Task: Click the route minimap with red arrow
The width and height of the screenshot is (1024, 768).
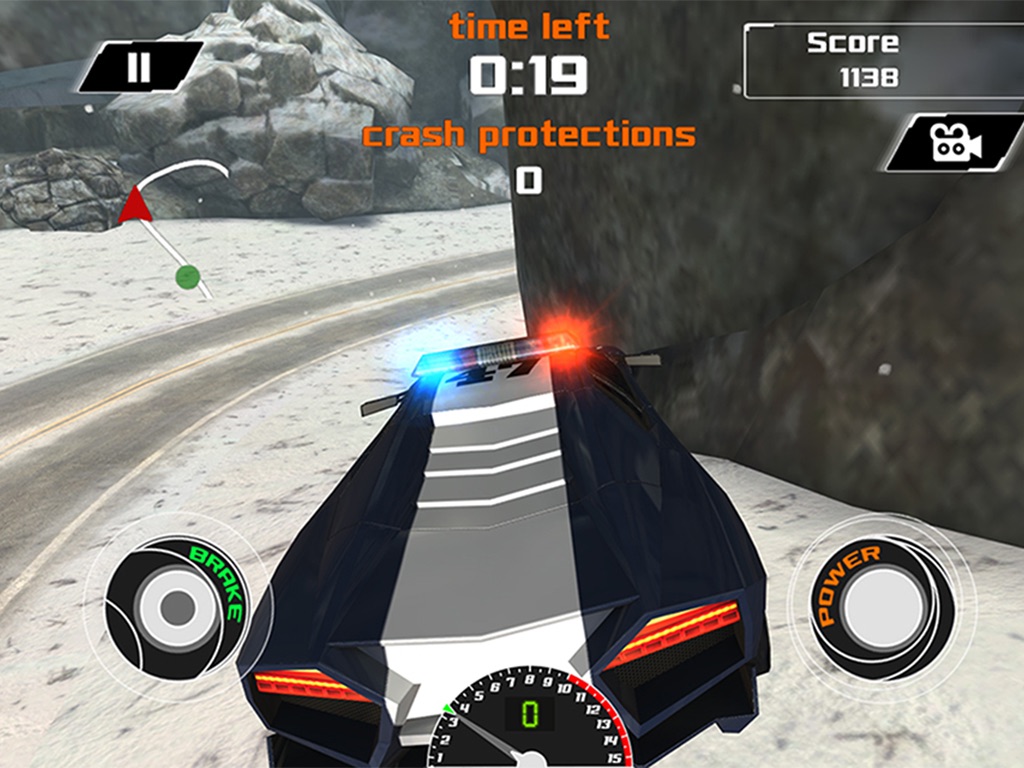Action: click(172, 225)
